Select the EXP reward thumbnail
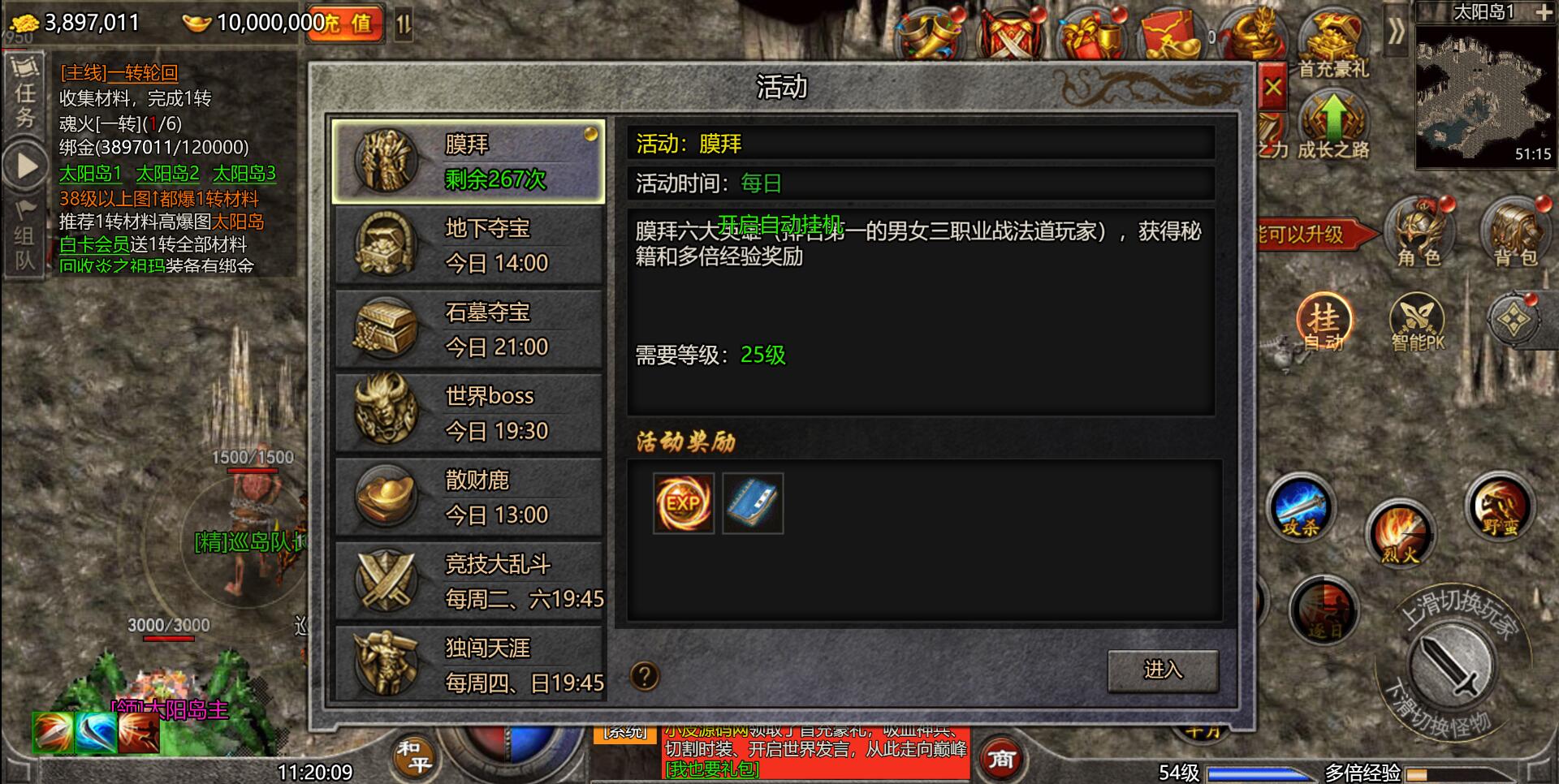This screenshot has height=784, width=1559. [x=683, y=503]
